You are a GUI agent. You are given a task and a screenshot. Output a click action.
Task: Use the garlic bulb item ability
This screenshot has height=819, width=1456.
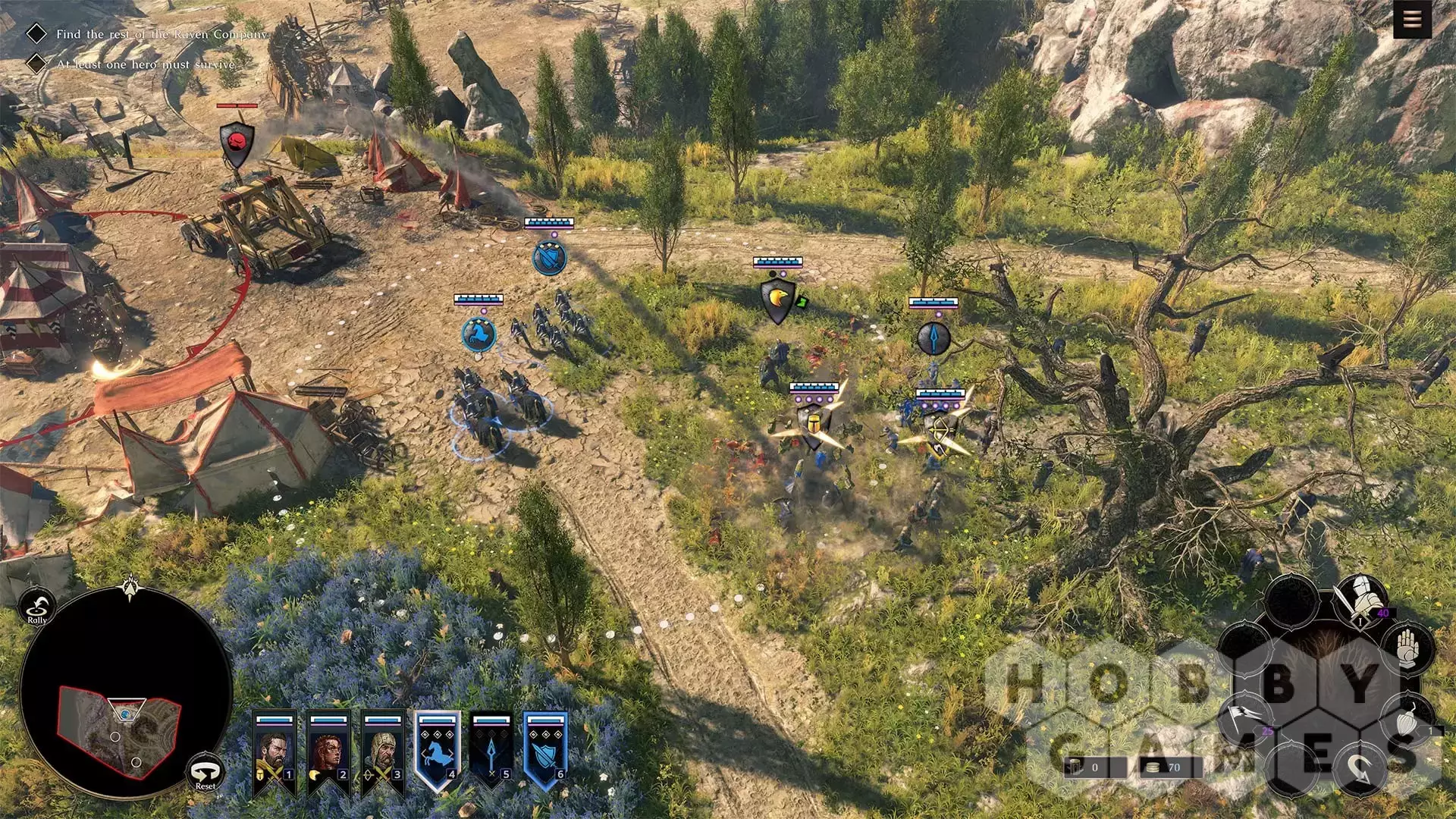tap(1407, 721)
